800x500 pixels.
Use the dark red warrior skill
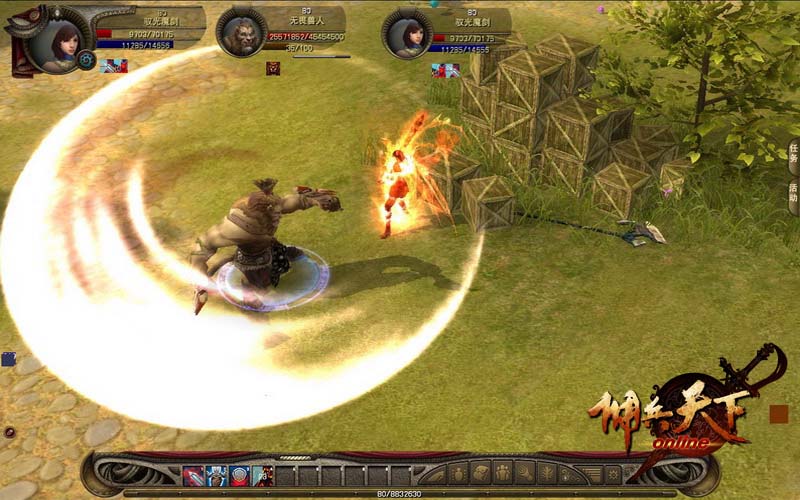263,475
